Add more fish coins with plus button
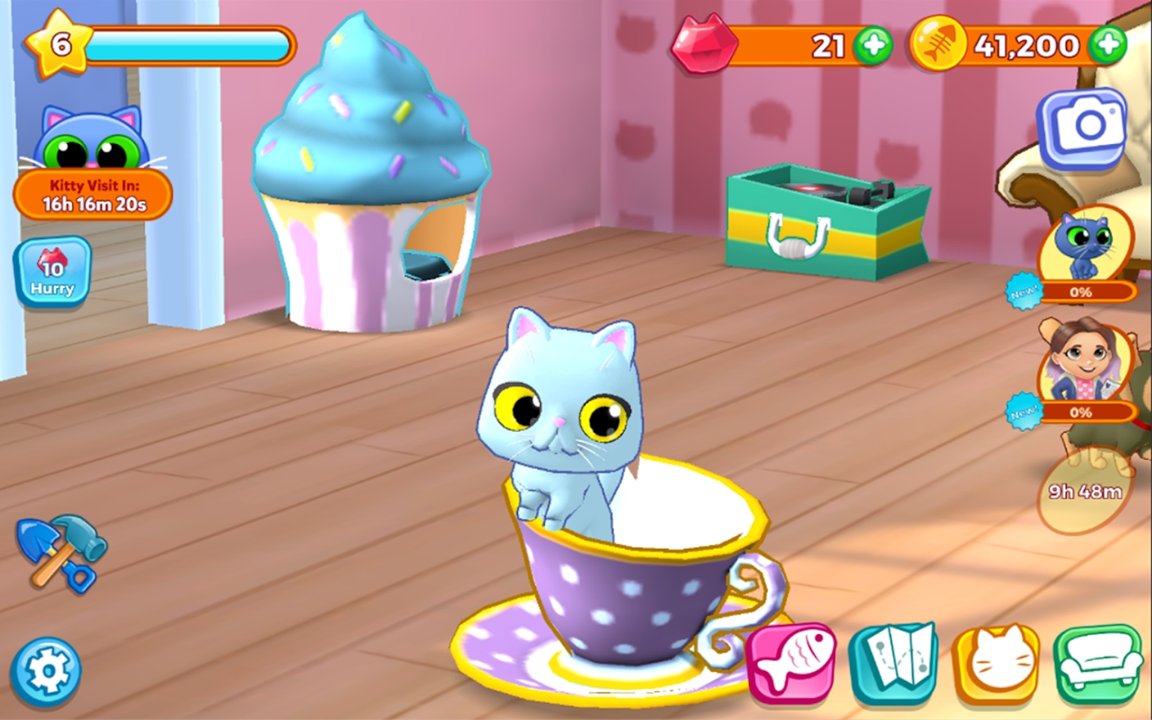The height and width of the screenshot is (720, 1152). click(1107, 45)
